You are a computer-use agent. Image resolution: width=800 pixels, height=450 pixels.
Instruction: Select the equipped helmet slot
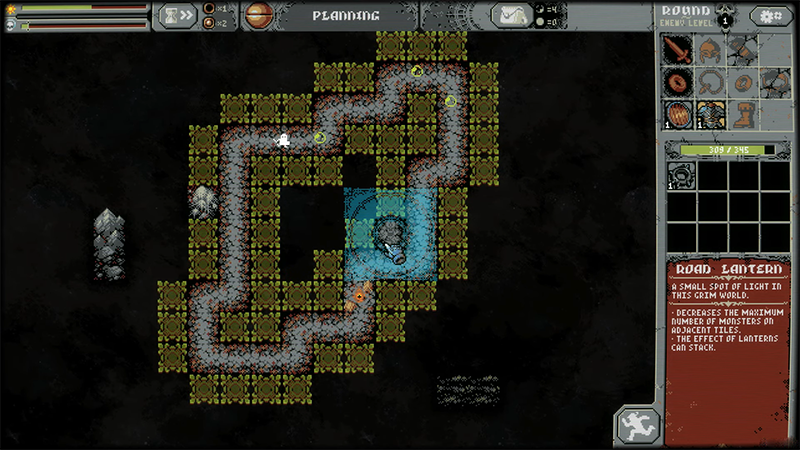710,49
